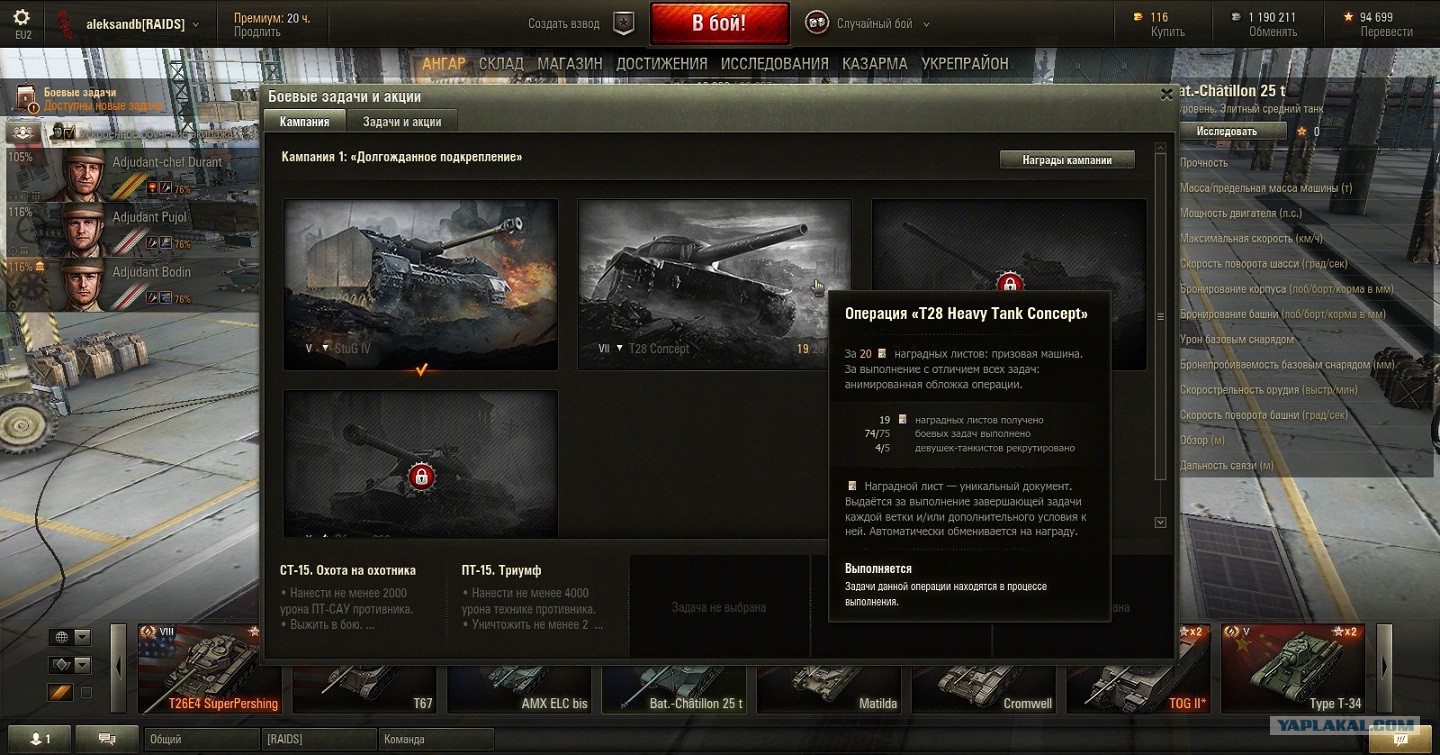
Task: Switch to the УКРЕПРАЙОН section
Action: click(965, 63)
